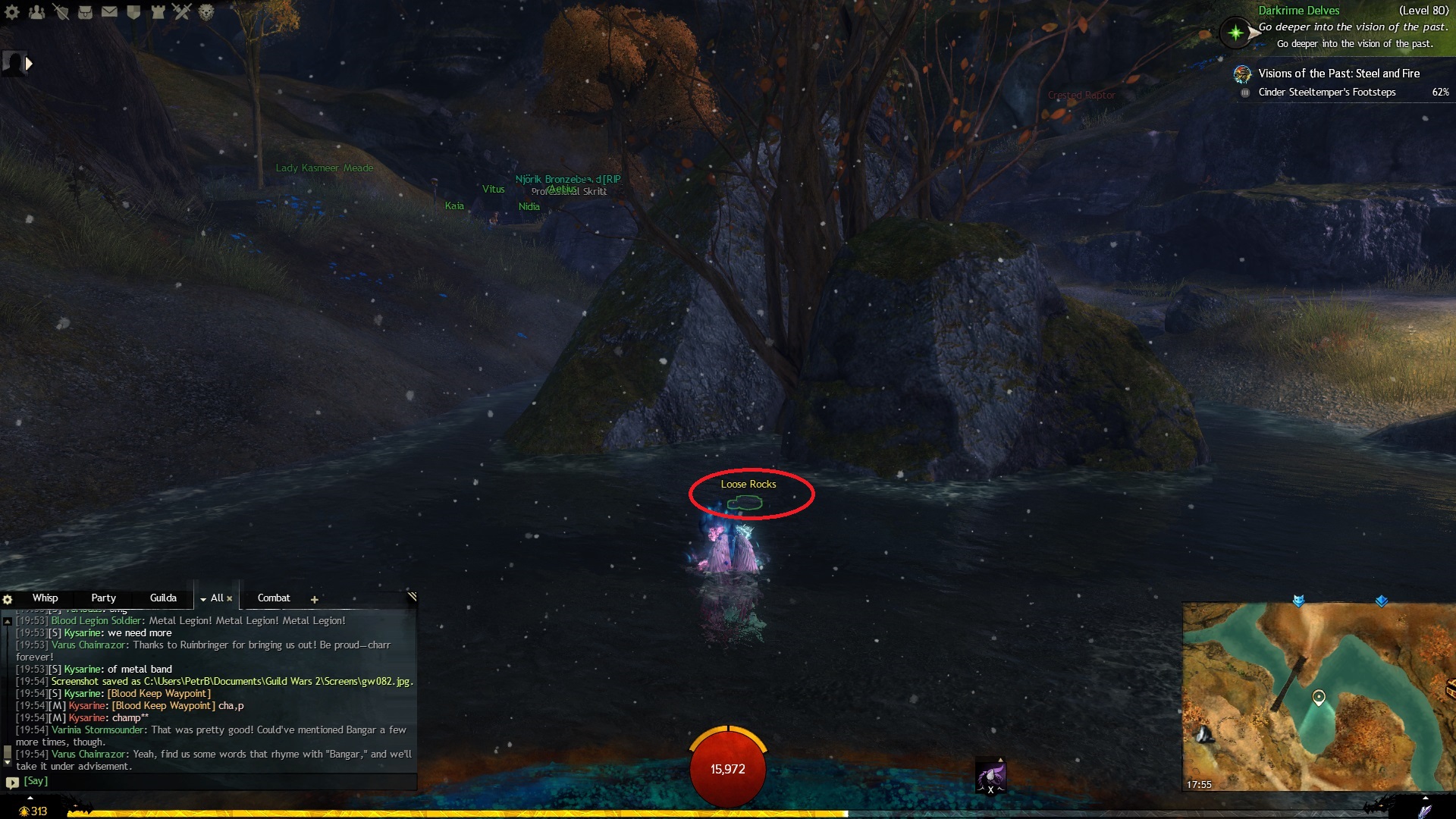
Task: Switch to the Party chat tab
Action: [x=103, y=598]
